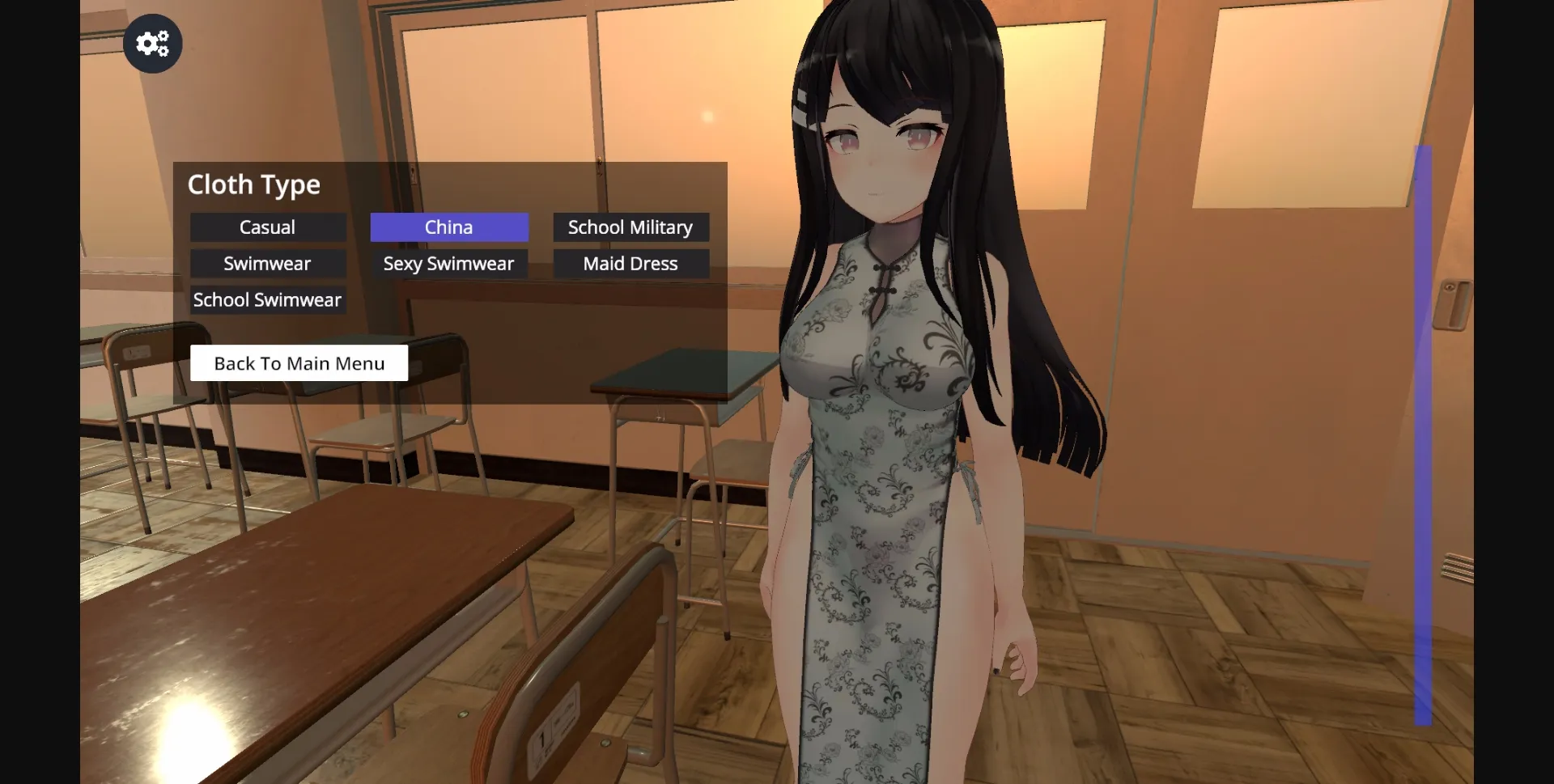Select the School Swimwear style
The image size is (1554, 784).
pos(268,299)
